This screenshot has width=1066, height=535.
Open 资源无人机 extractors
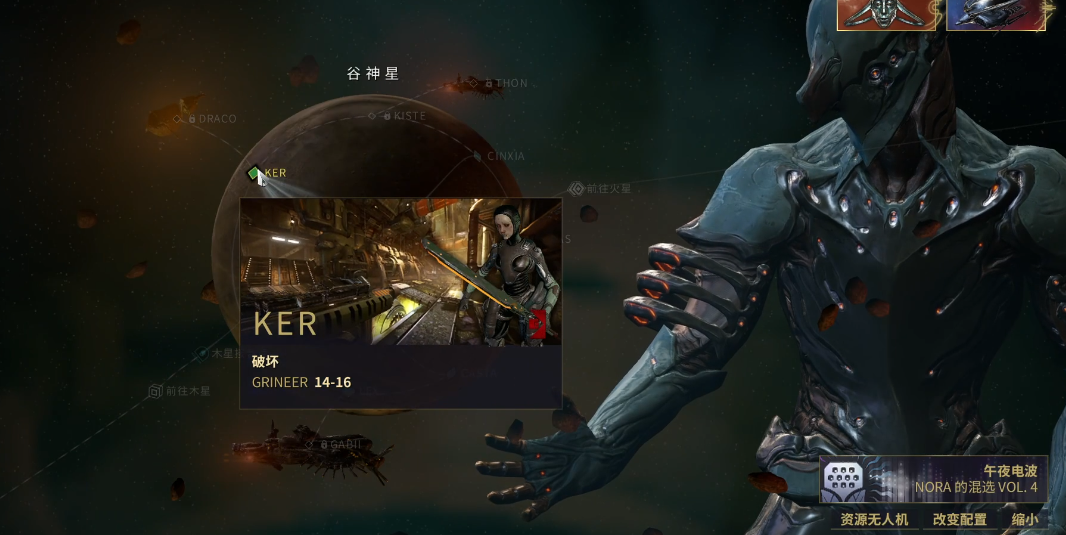[873, 520]
